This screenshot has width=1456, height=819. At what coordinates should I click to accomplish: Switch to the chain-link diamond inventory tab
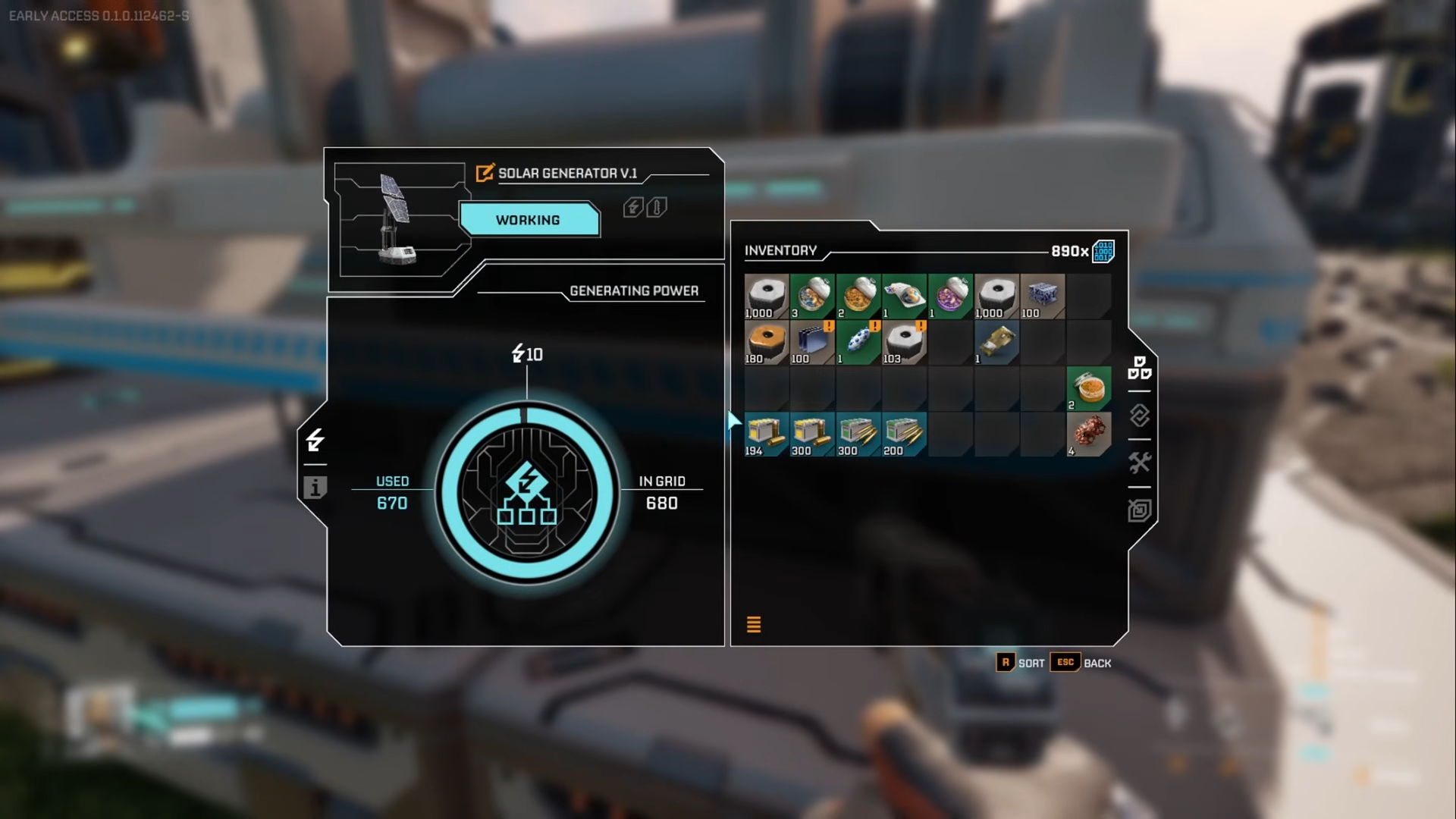click(1139, 416)
